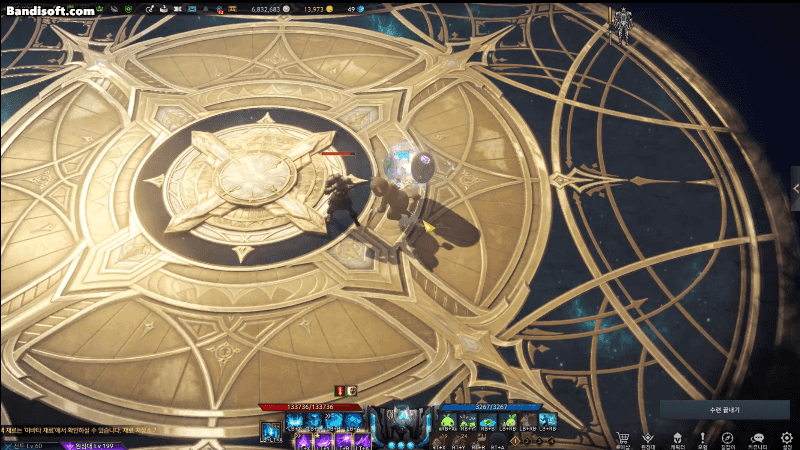800x450 pixels.
Task: Open the Character menu with the helmet icon
Action: click(675, 438)
